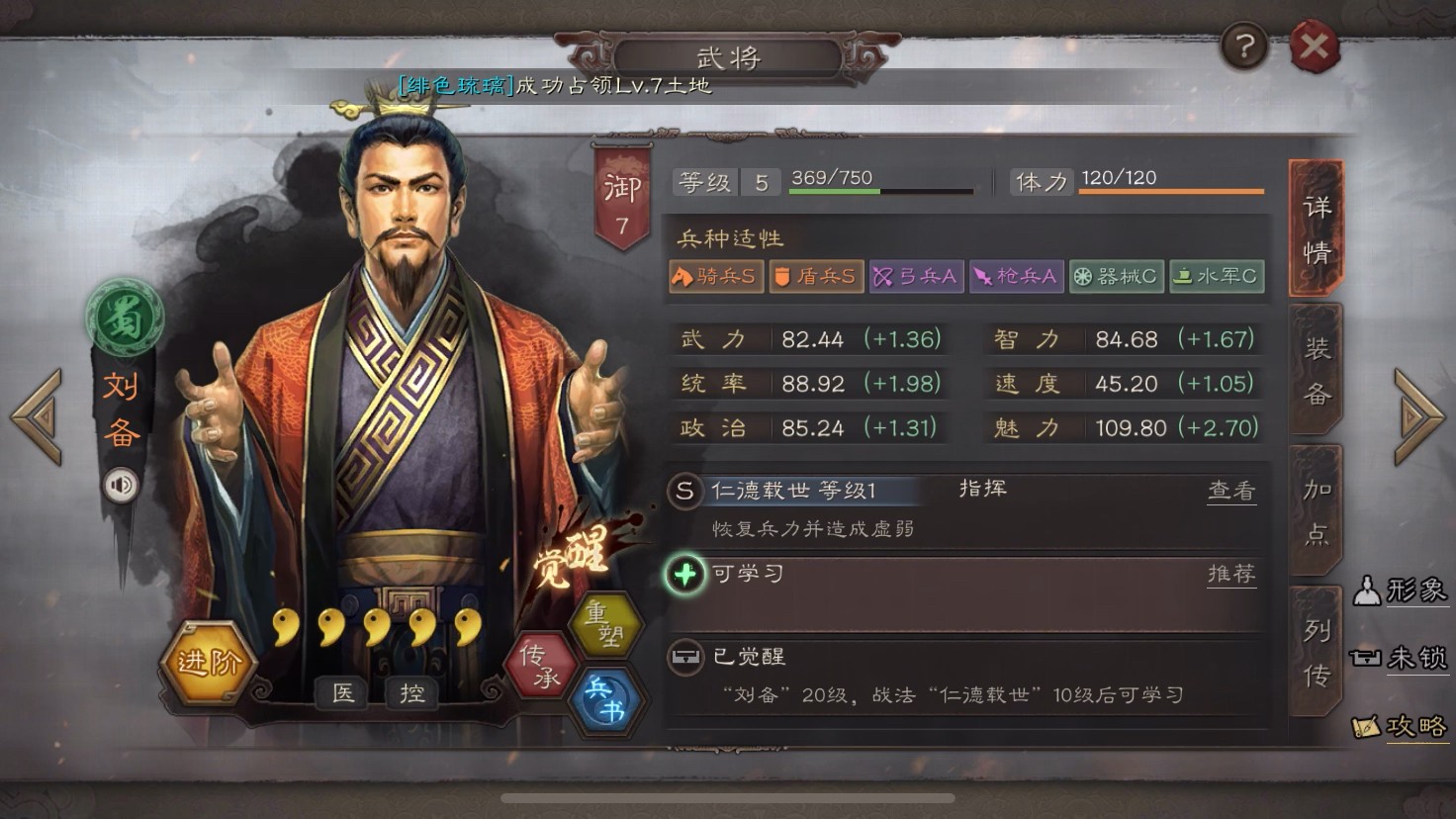Expand previous general with left arrow
This screenshot has height=819, width=1456.
click(38, 418)
